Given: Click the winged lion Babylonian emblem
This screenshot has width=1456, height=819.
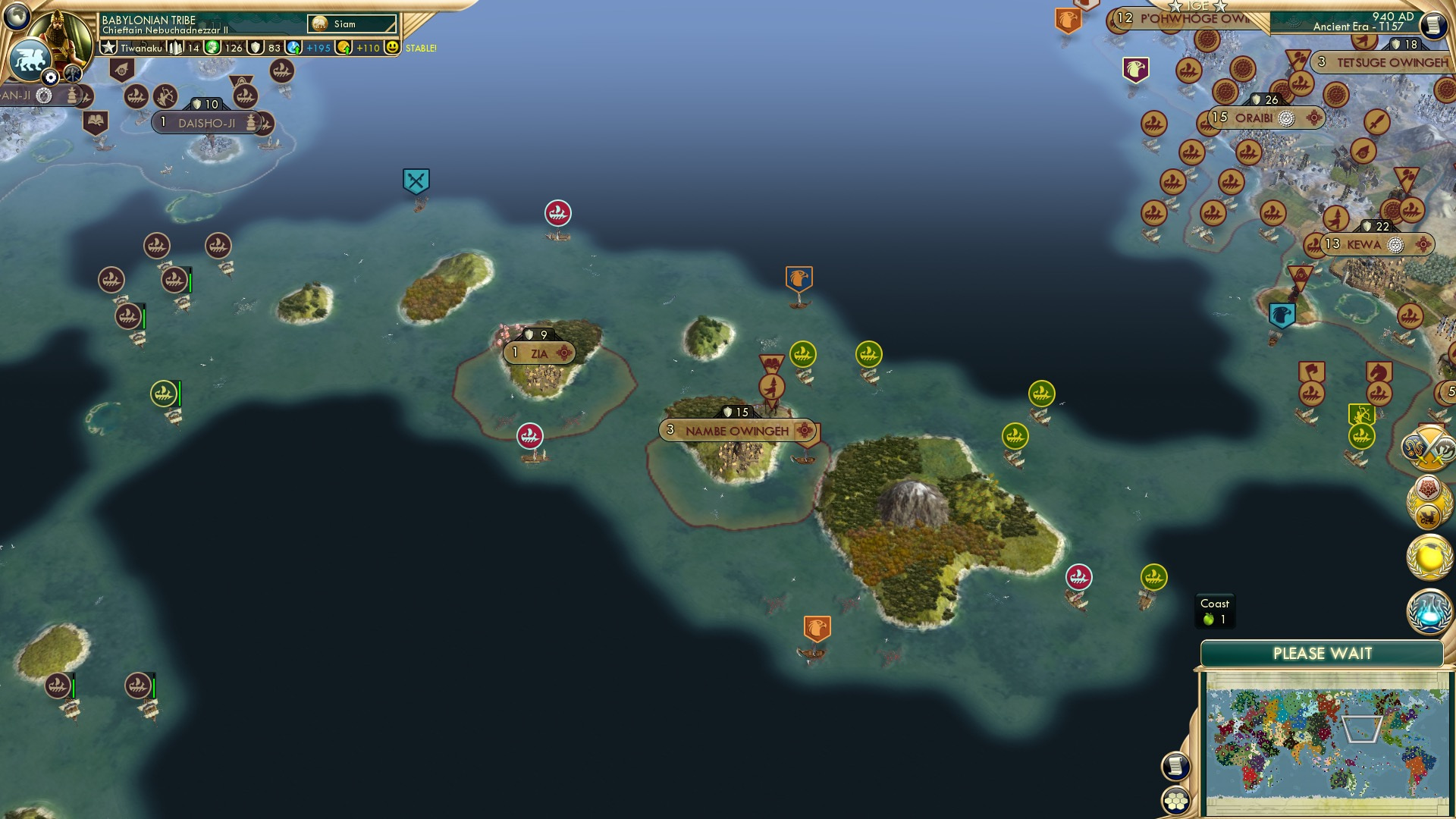Looking at the screenshot, I should pos(30,61).
